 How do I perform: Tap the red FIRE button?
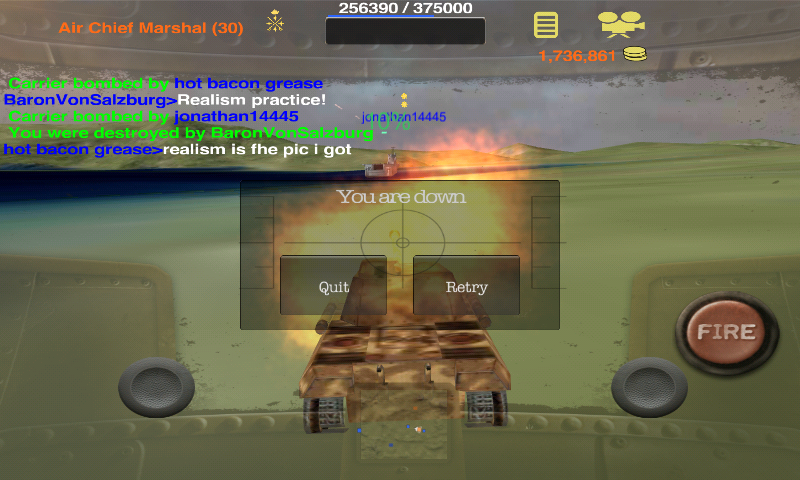727,332
